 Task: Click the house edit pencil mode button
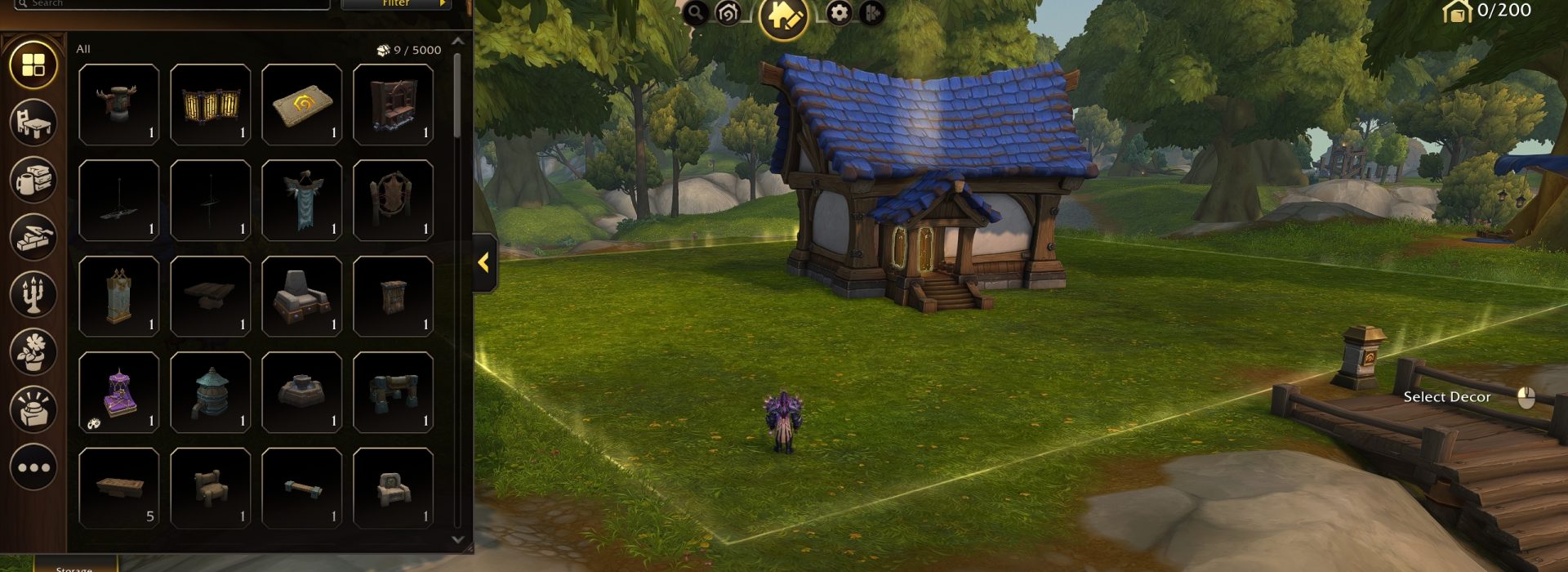(783, 16)
